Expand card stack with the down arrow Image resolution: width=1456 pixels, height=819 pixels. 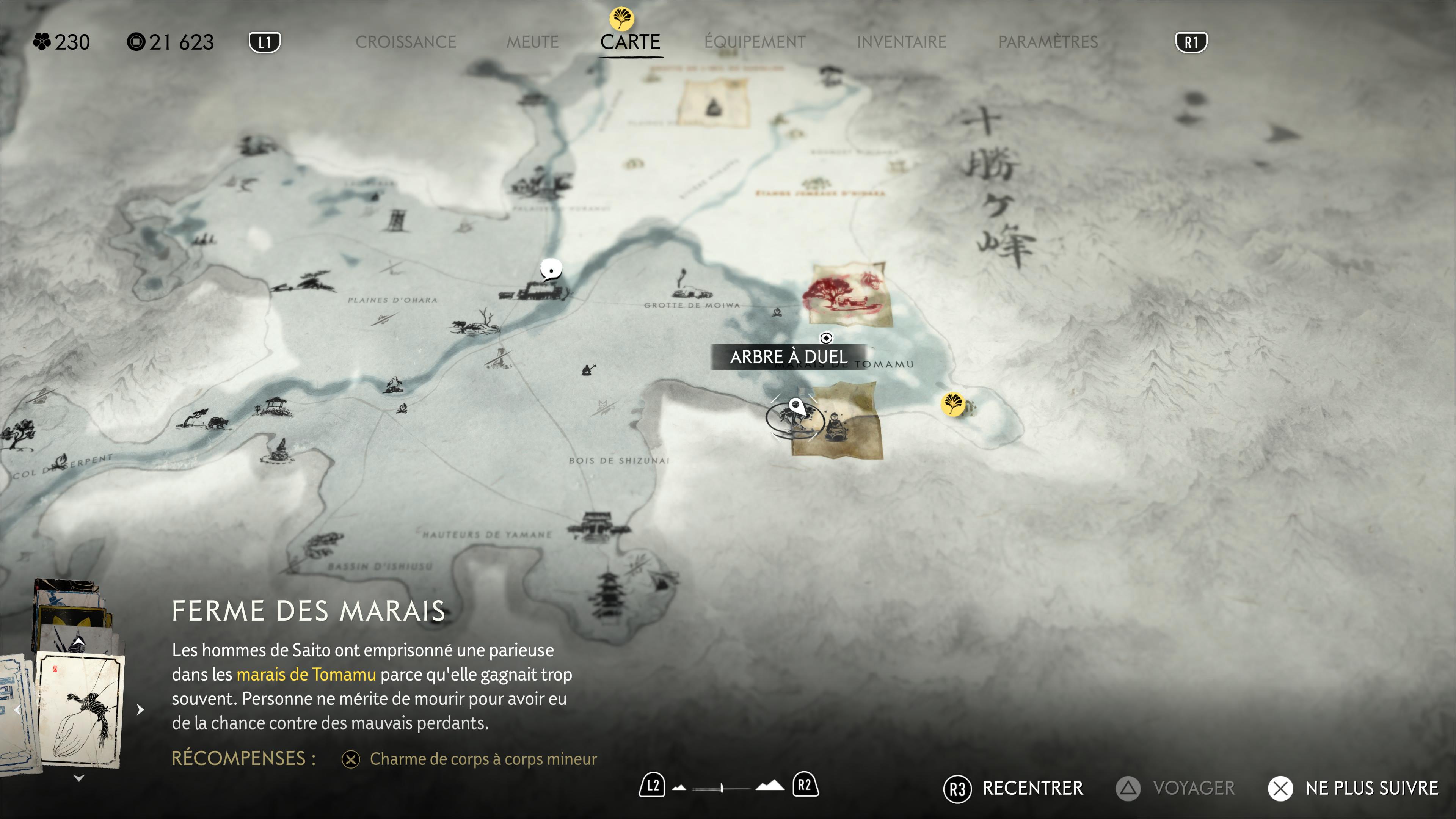coord(79,778)
